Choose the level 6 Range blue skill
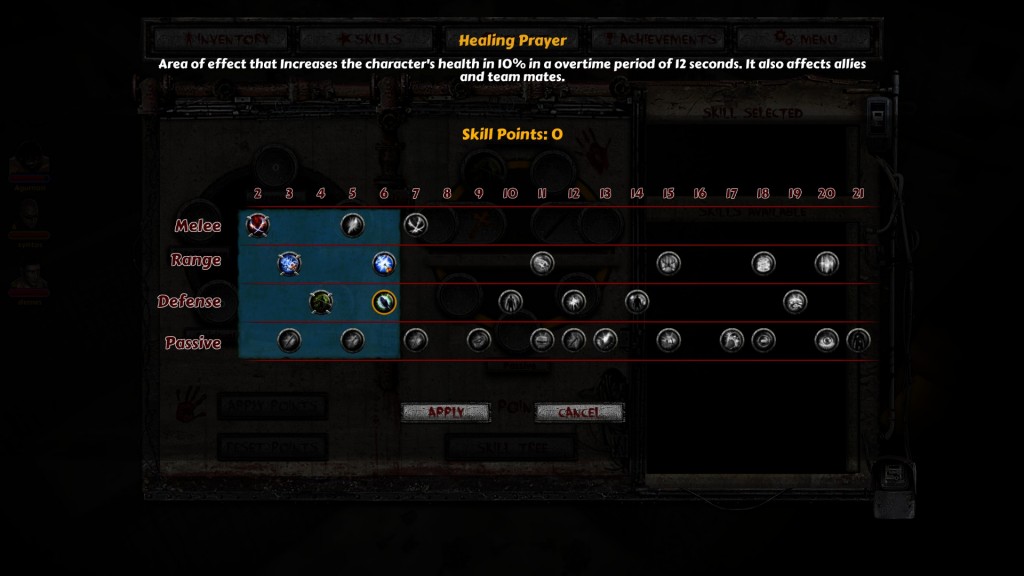 (x=384, y=264)
